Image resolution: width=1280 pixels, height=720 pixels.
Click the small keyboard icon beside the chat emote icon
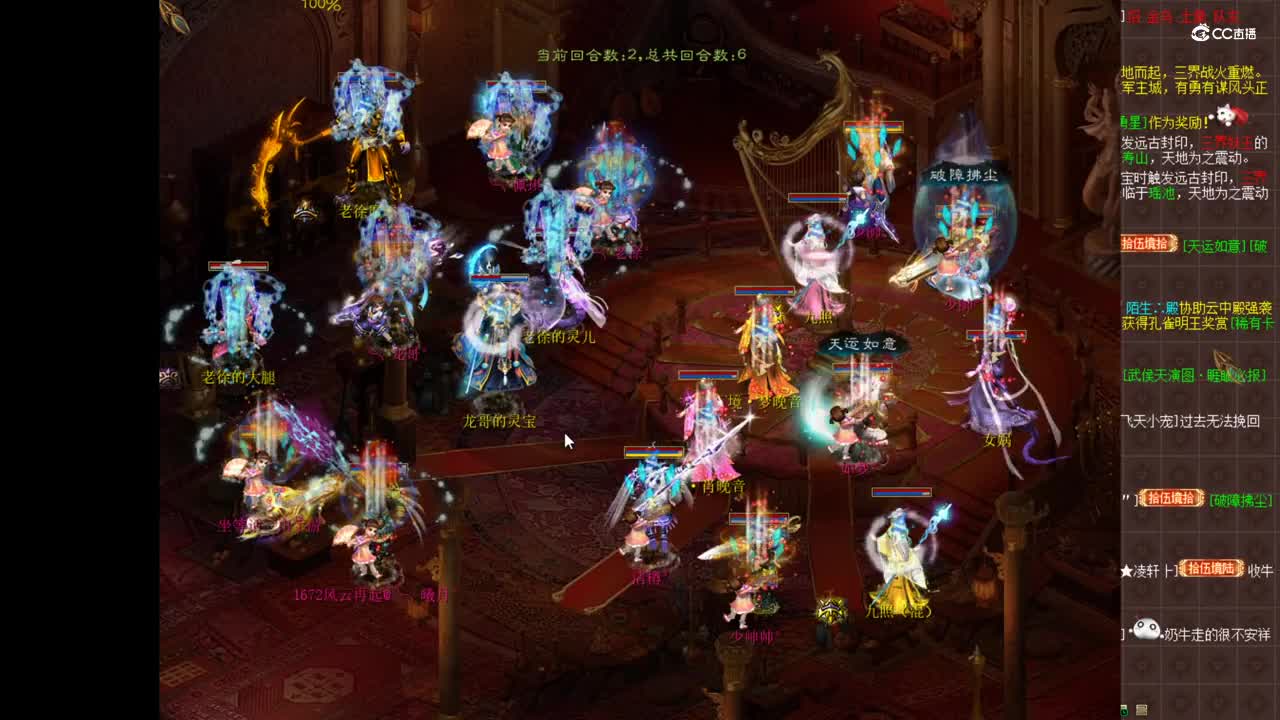(x=1143, y=707)
